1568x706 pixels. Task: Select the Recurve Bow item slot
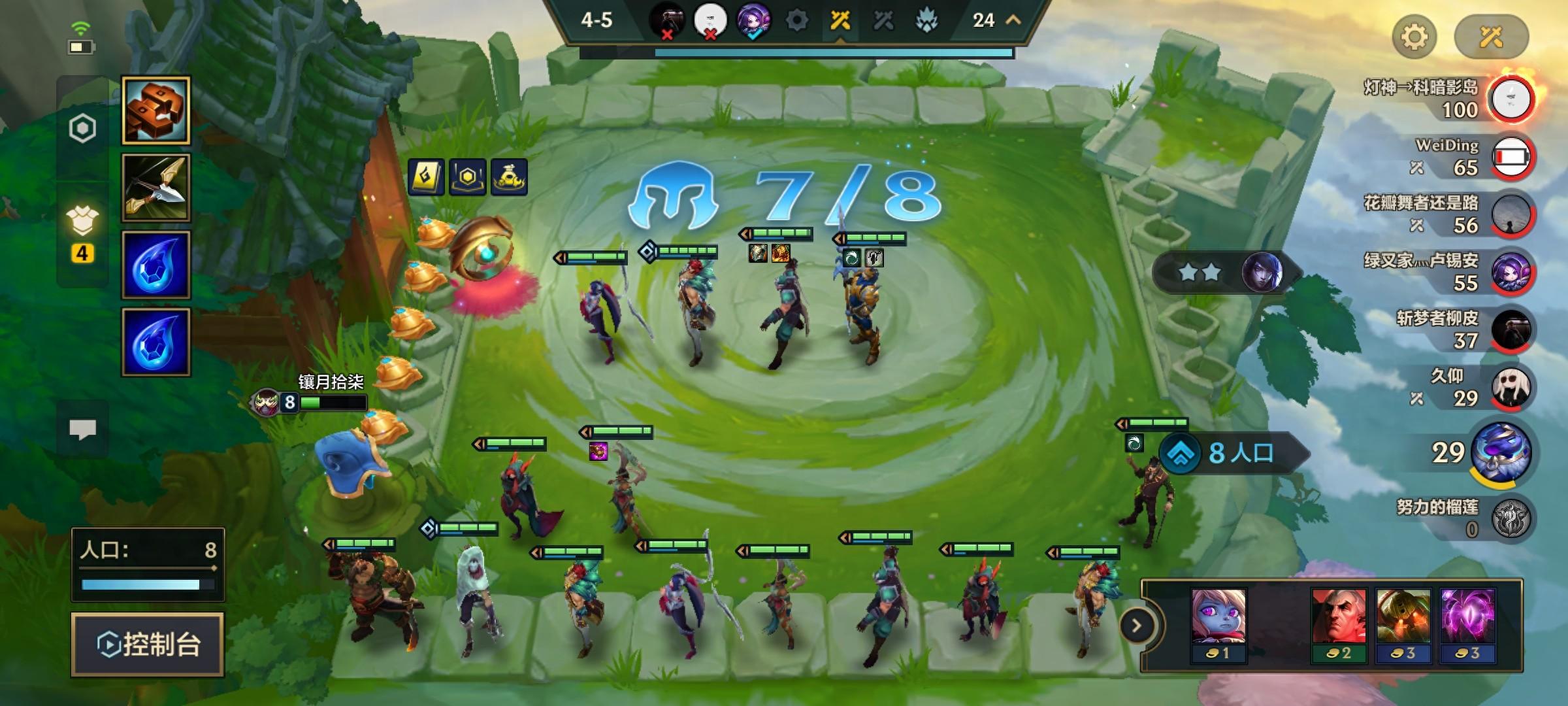[156, 188]
